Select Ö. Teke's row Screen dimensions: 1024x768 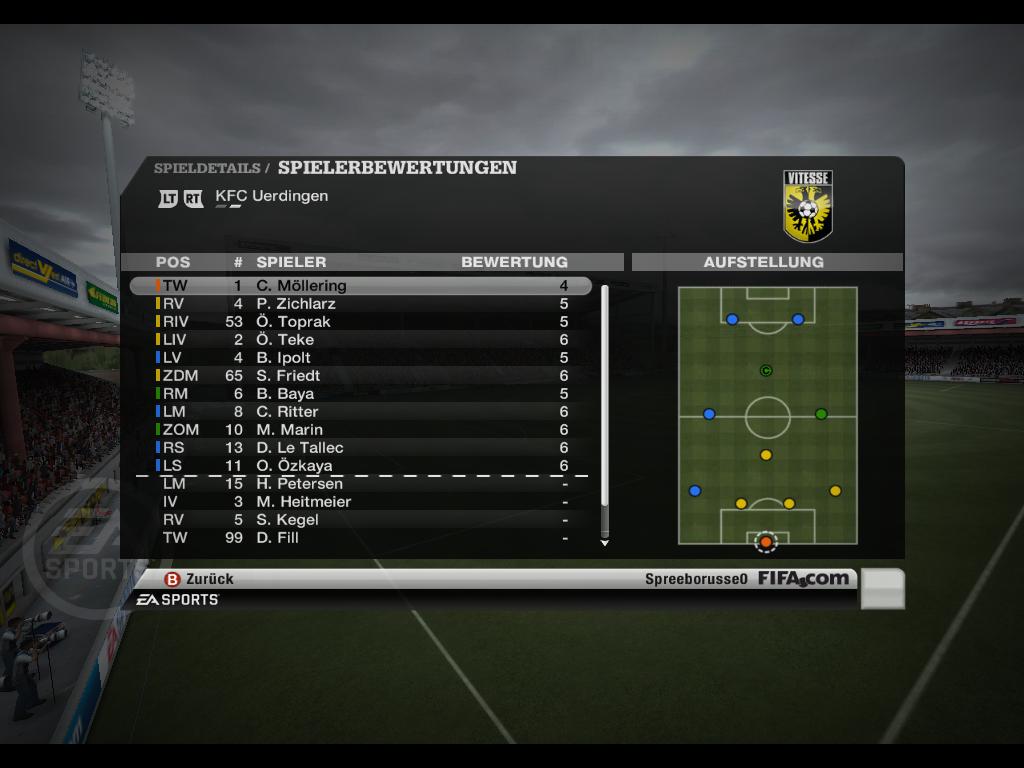360,340
